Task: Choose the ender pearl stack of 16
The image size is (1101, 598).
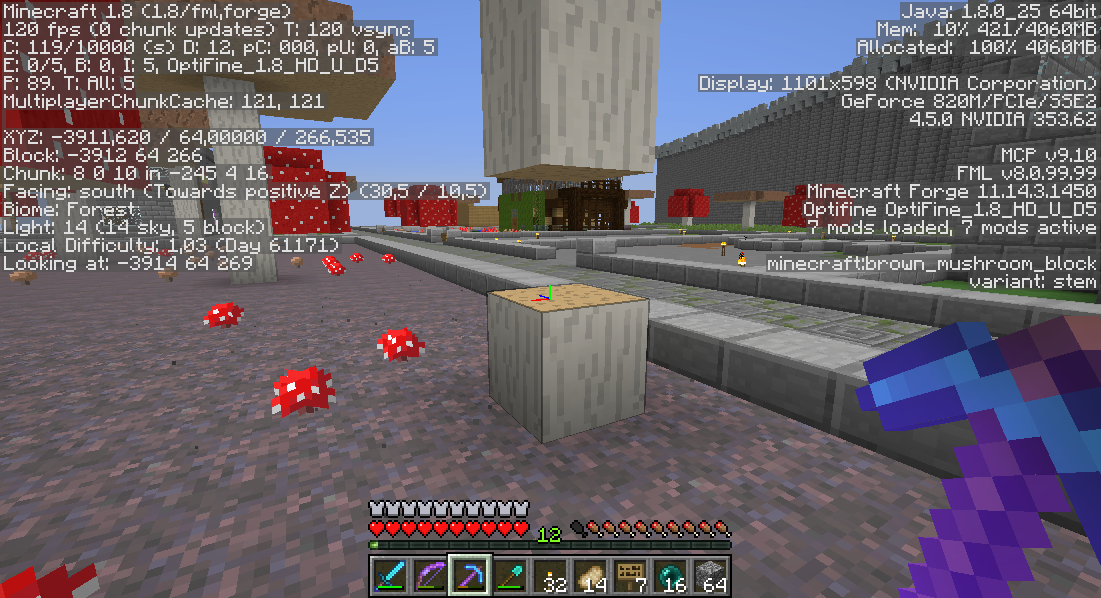Action: 669,576
